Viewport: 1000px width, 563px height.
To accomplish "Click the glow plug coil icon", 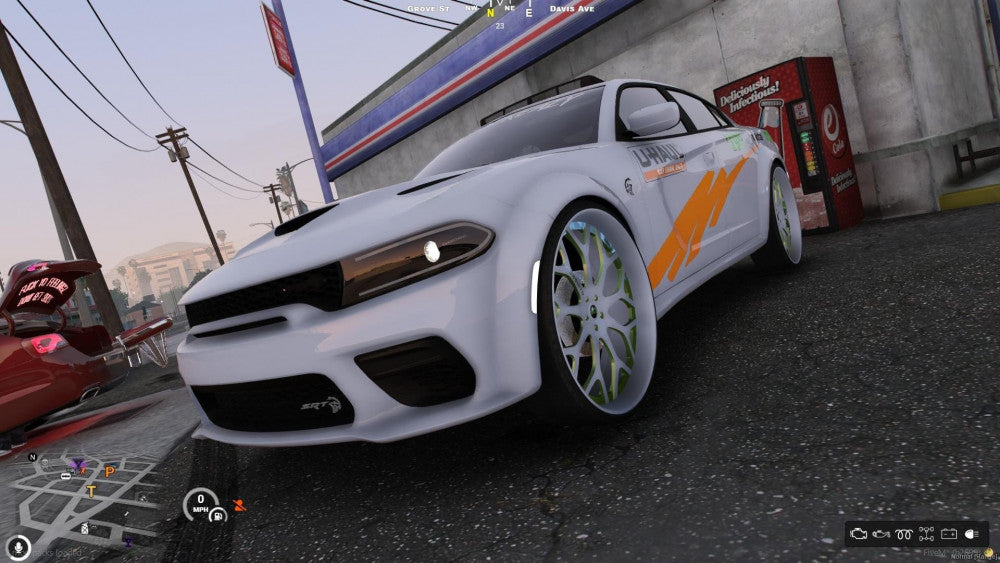I will click(x=904, y=534).
